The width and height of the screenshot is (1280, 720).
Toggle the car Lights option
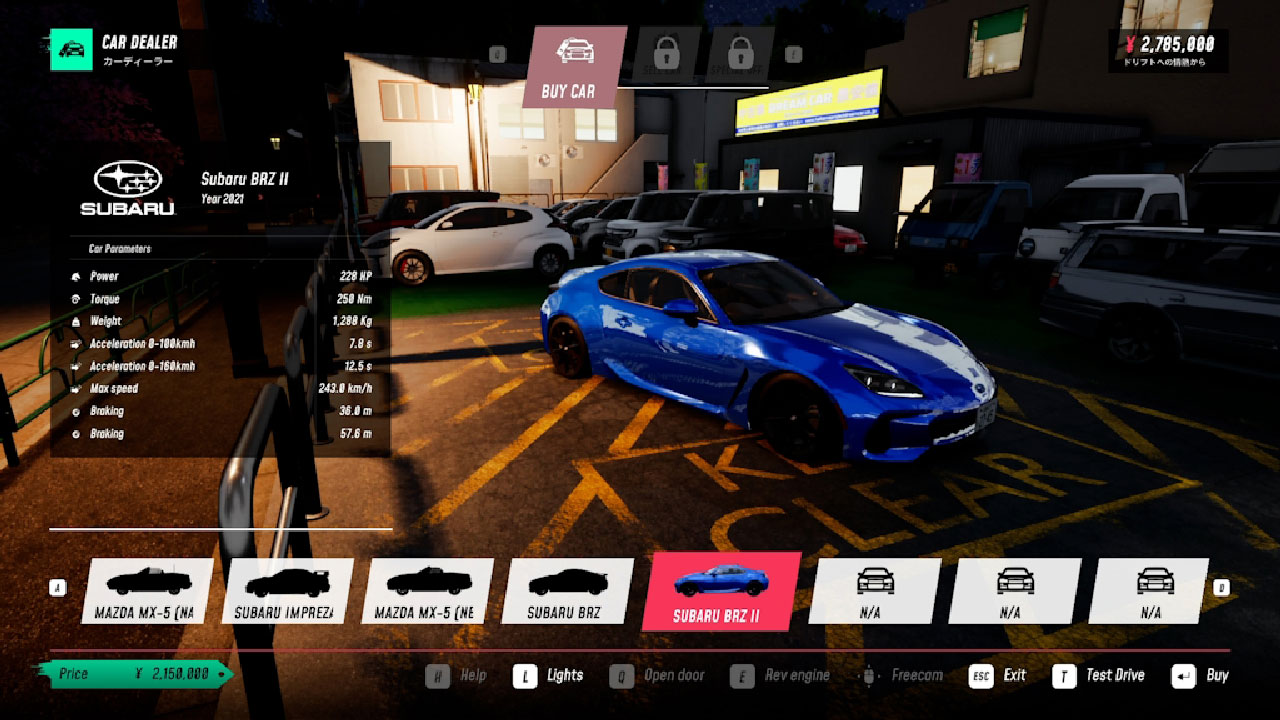549,676
